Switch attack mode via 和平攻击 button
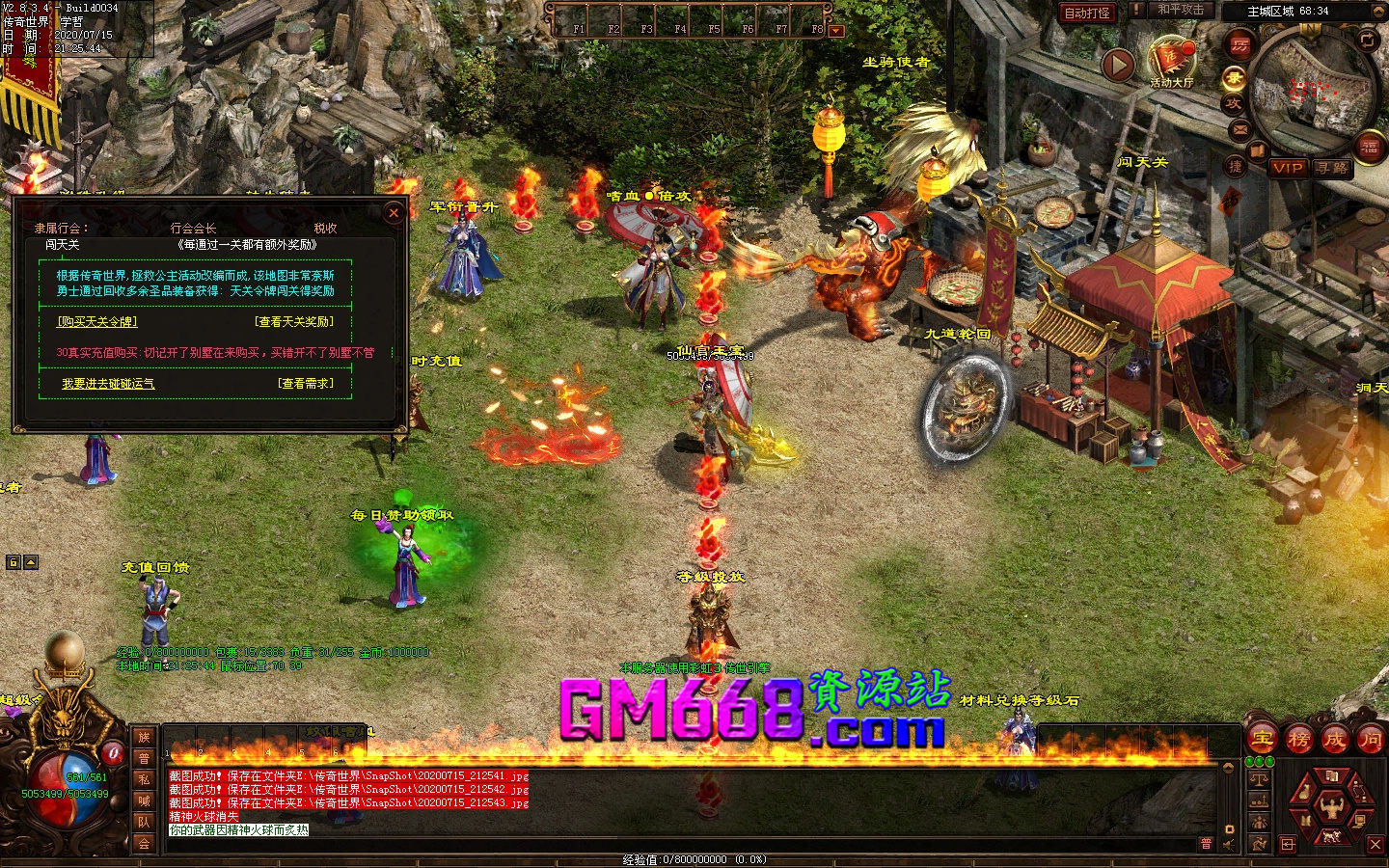 tap(1181, 11)
